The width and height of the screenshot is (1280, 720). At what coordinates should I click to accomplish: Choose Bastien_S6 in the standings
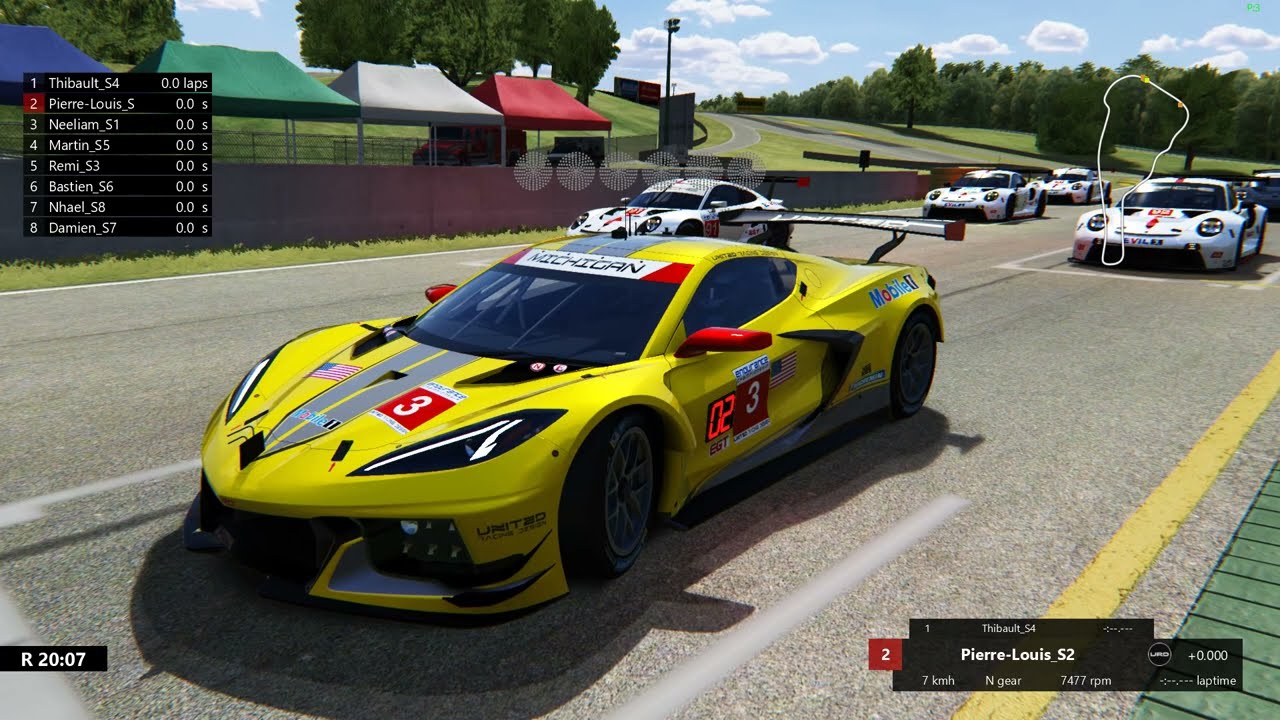pos(117,186)
